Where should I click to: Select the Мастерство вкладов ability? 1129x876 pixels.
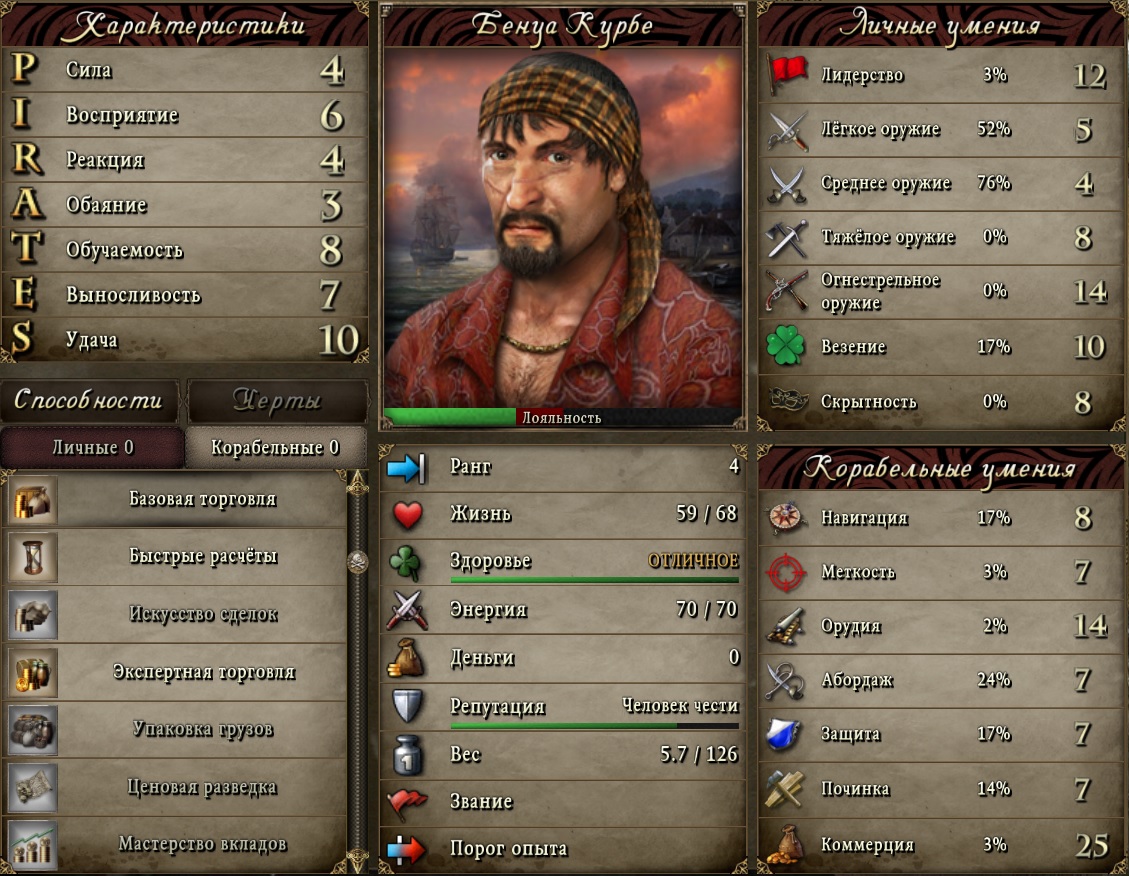click(202, 844)
